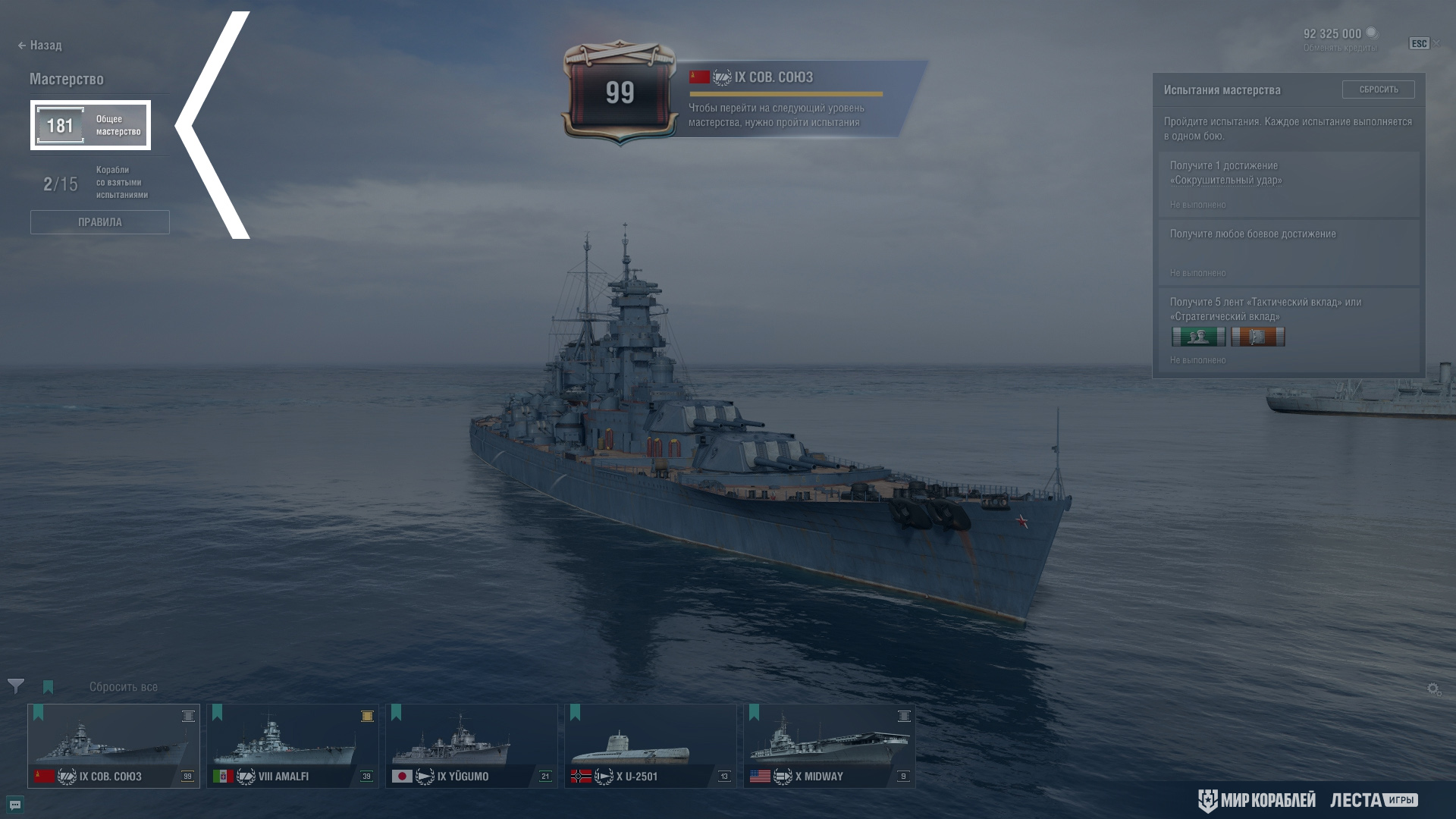The height and width of the screenshot is (819, 1456).
Task: Select the X U-2501 submarine card
Action: [651, 746]
